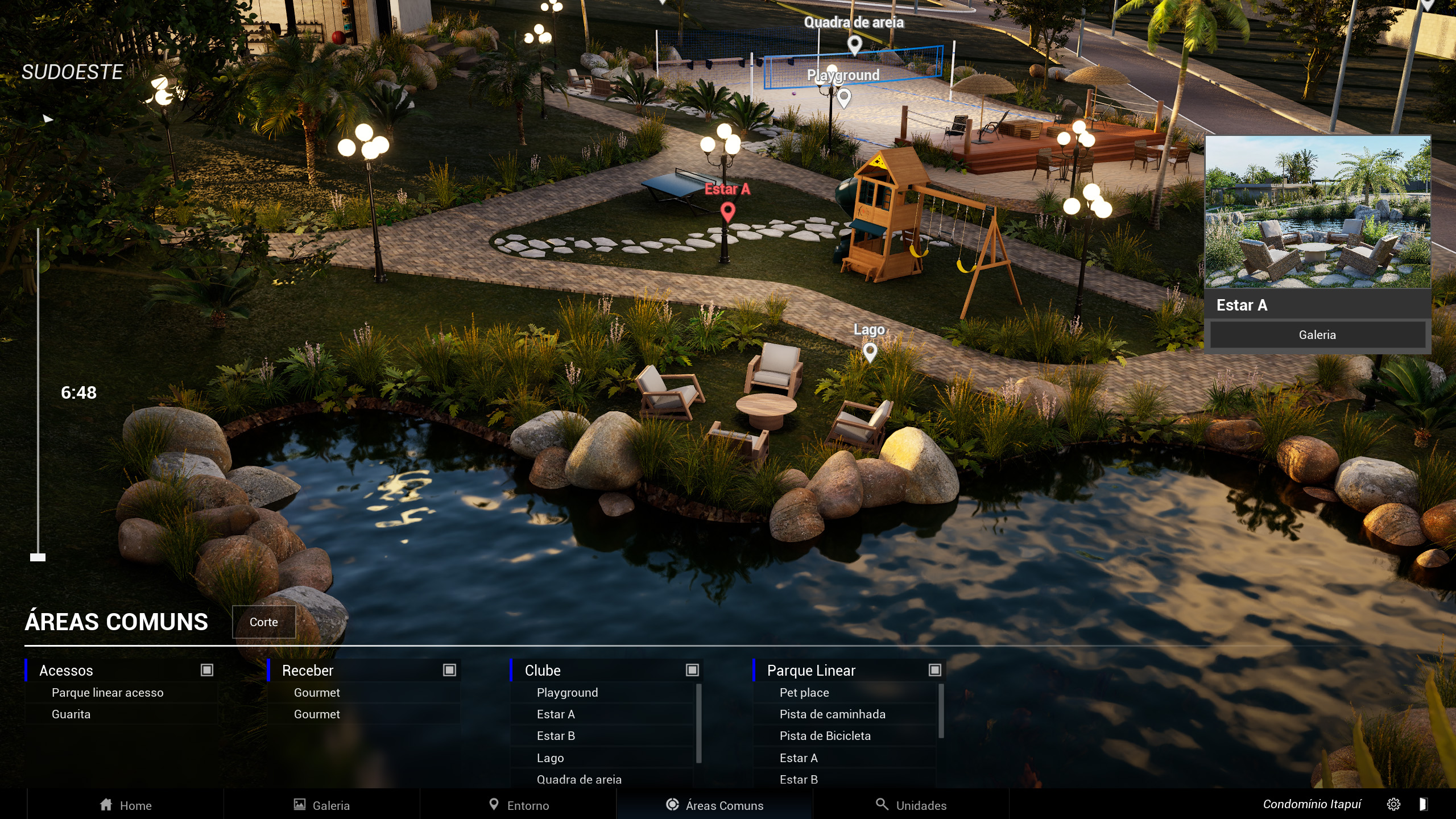1456x819 pixels.
Task: Open Galeria button in the Estar A panel
Action: 1317,334
